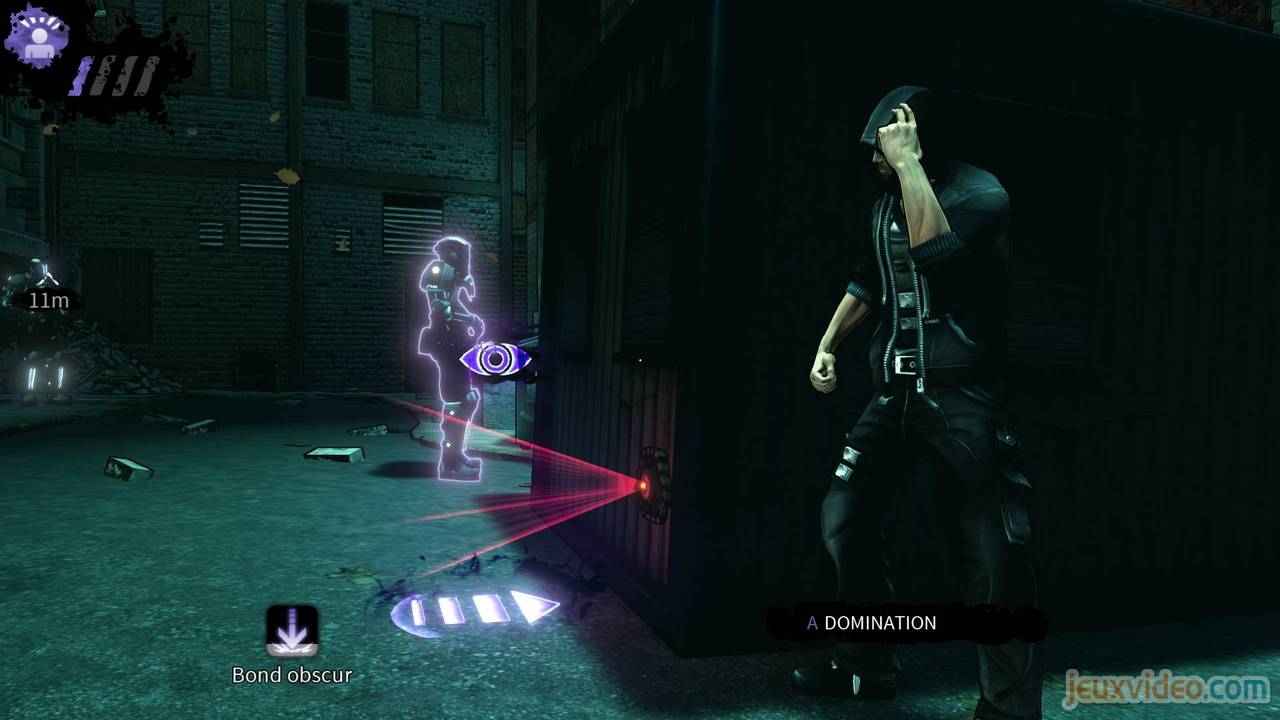Select the purple eye marker on the enemy
1280x720 pixels.
tap(493, 360)
